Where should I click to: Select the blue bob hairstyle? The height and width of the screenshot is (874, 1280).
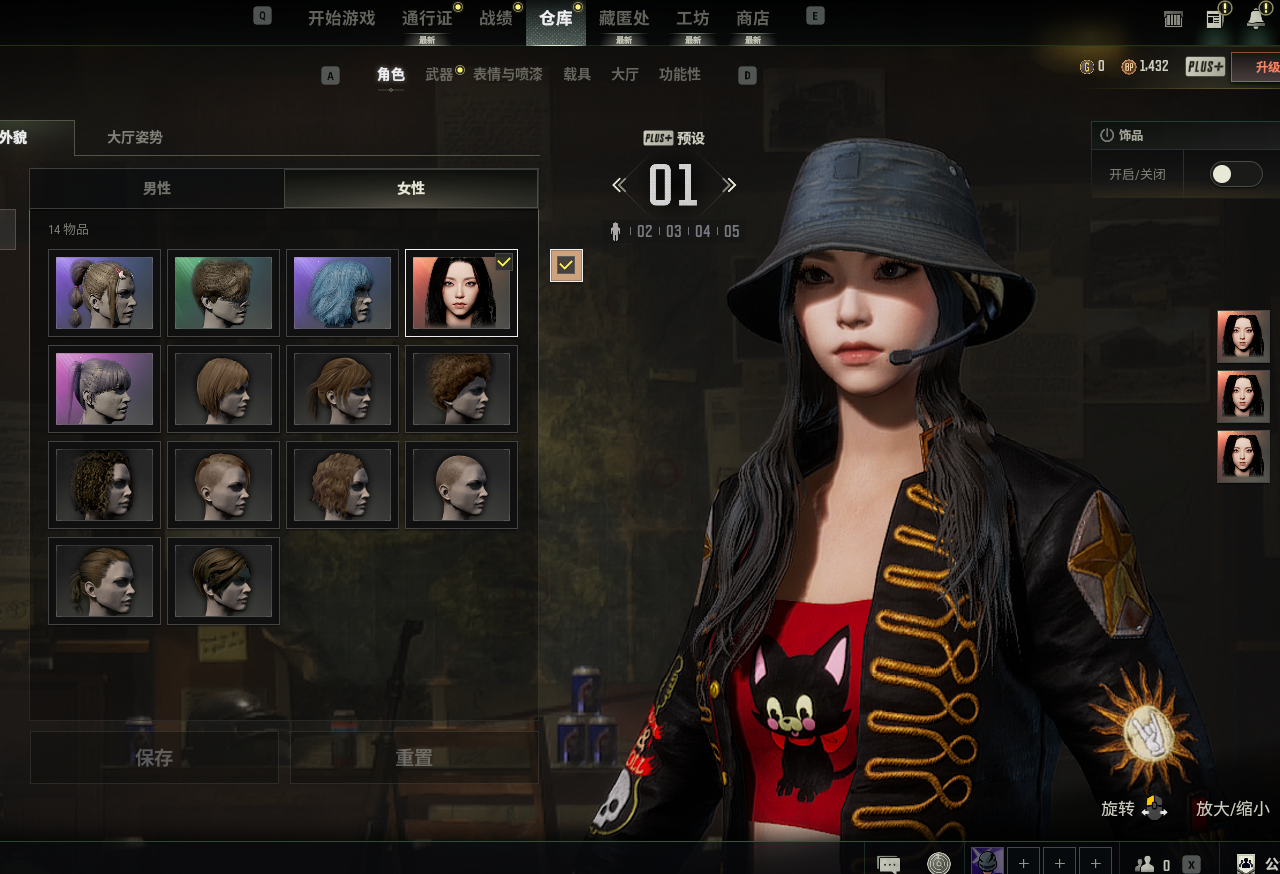tap(342, 293)
